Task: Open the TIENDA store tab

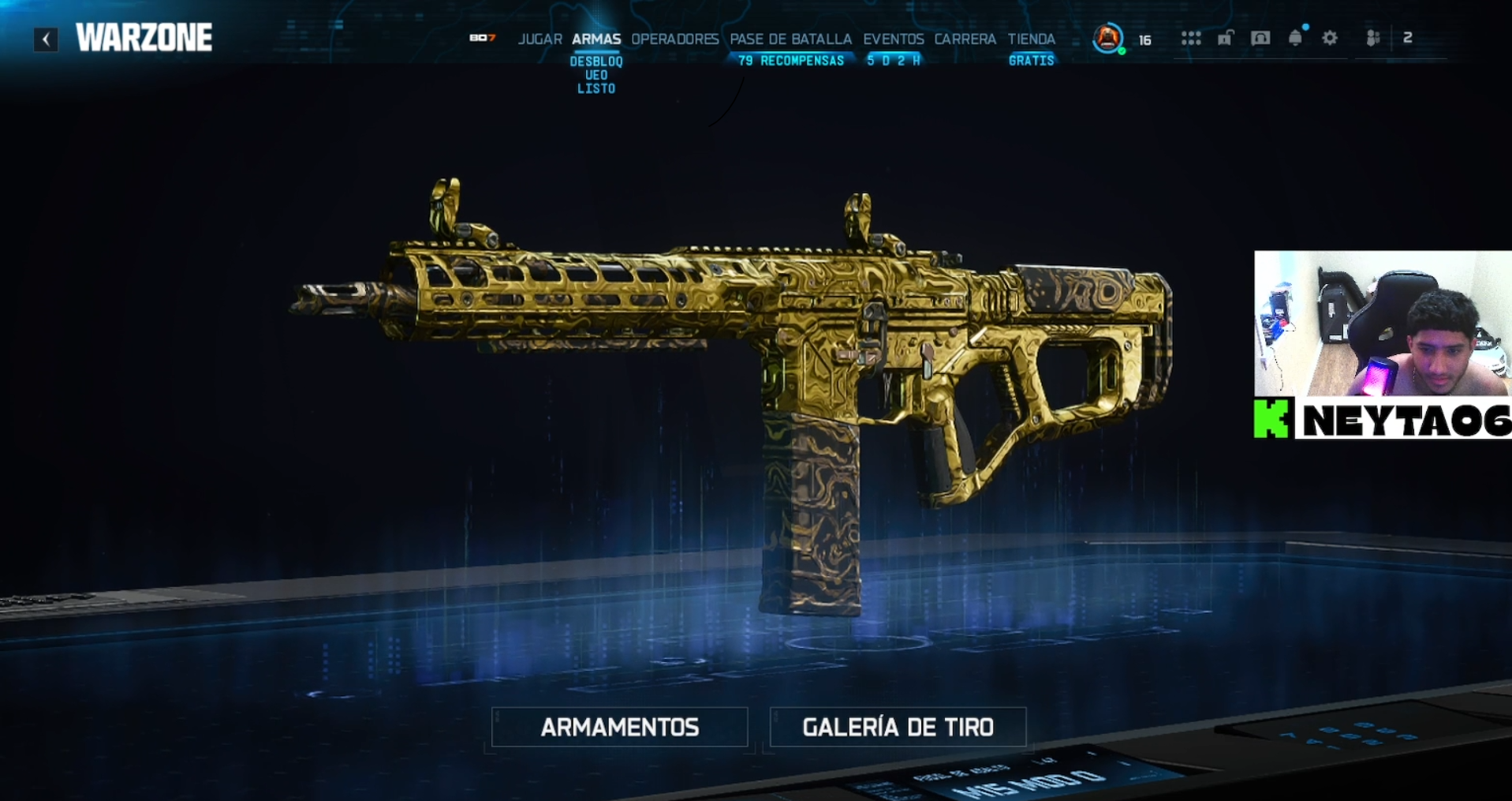Action: [1031, 39]
